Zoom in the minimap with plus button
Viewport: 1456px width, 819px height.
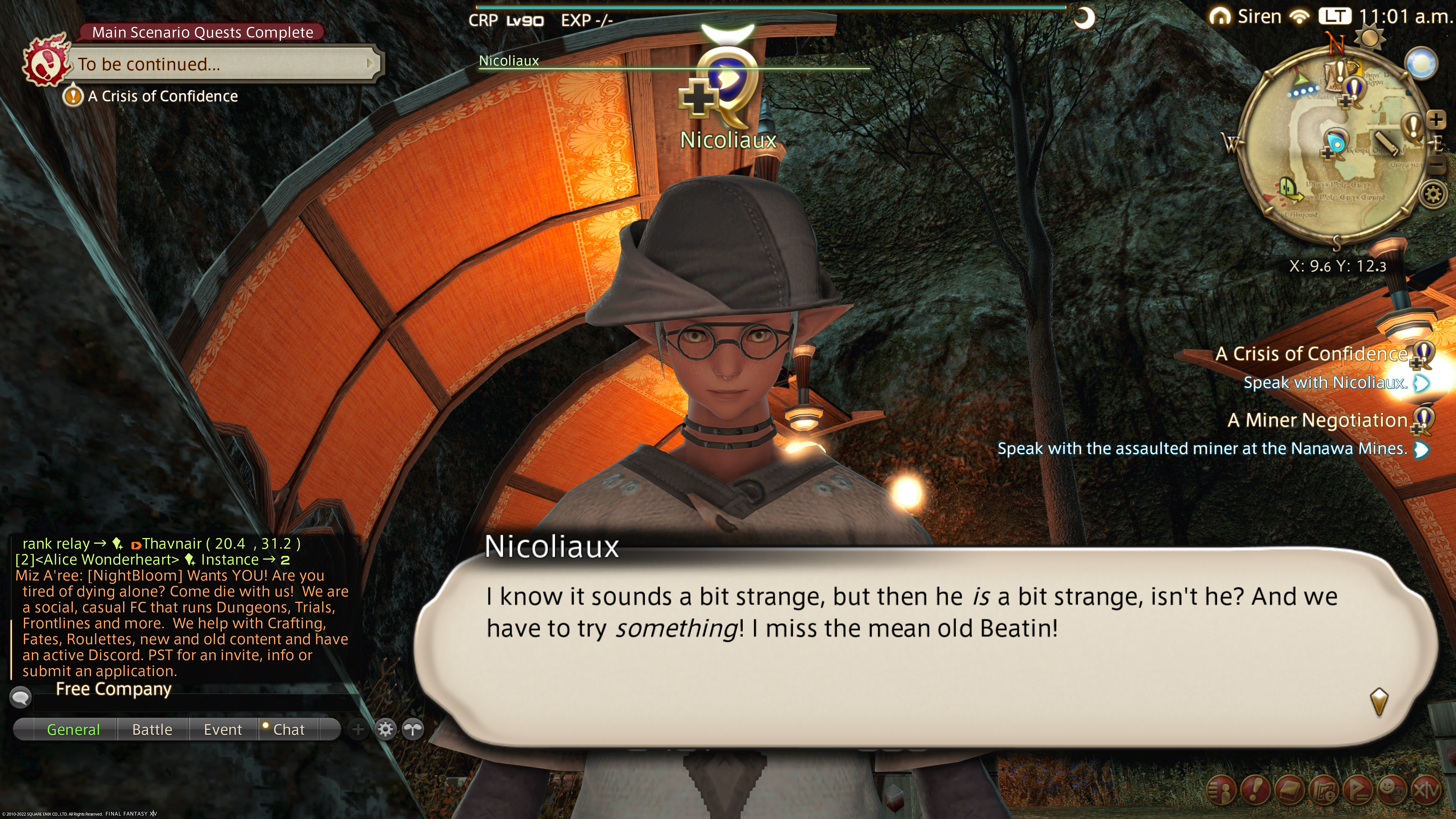(x=1436, y=119)
